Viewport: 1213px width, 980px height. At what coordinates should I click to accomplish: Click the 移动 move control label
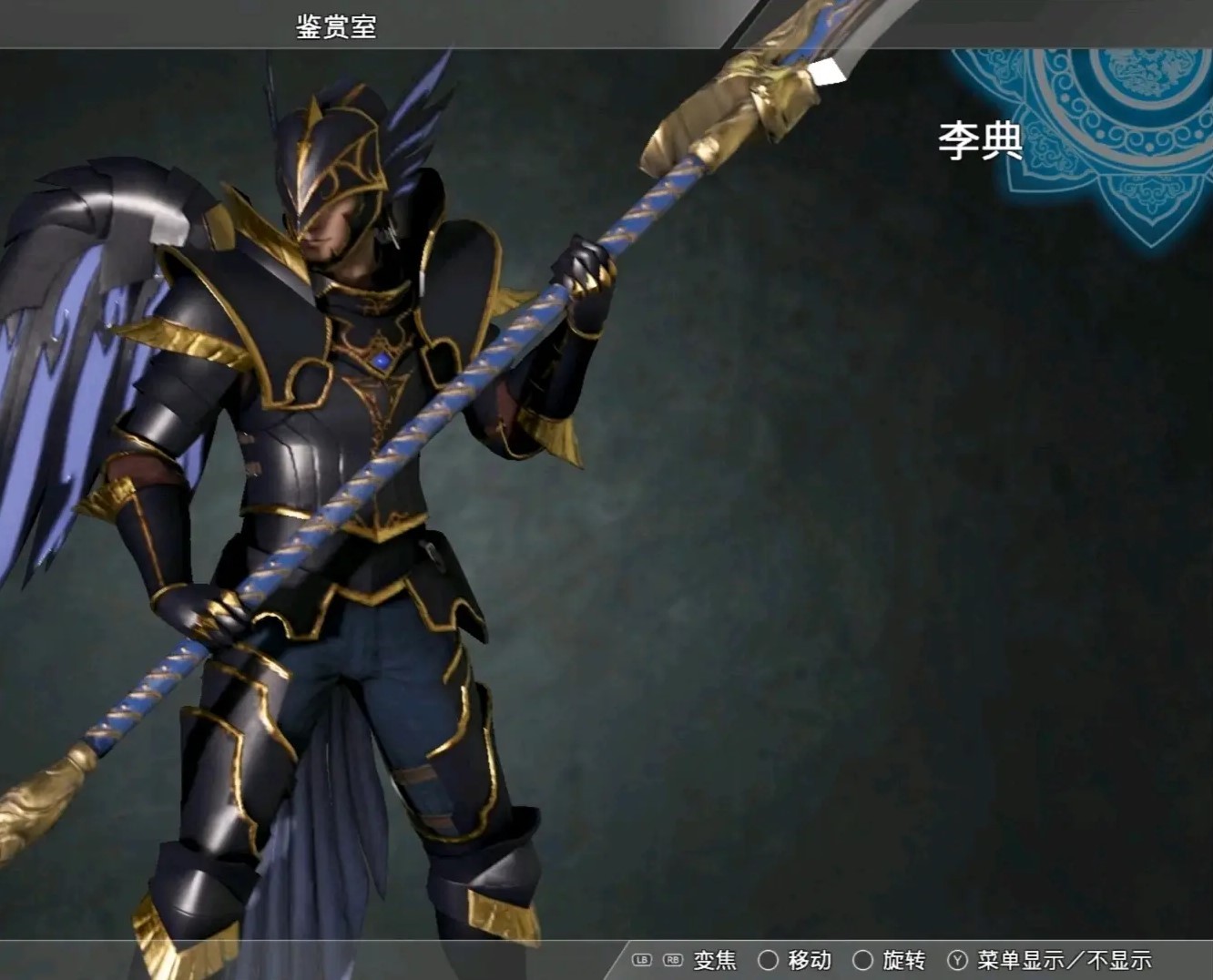(x=809, y=959)
